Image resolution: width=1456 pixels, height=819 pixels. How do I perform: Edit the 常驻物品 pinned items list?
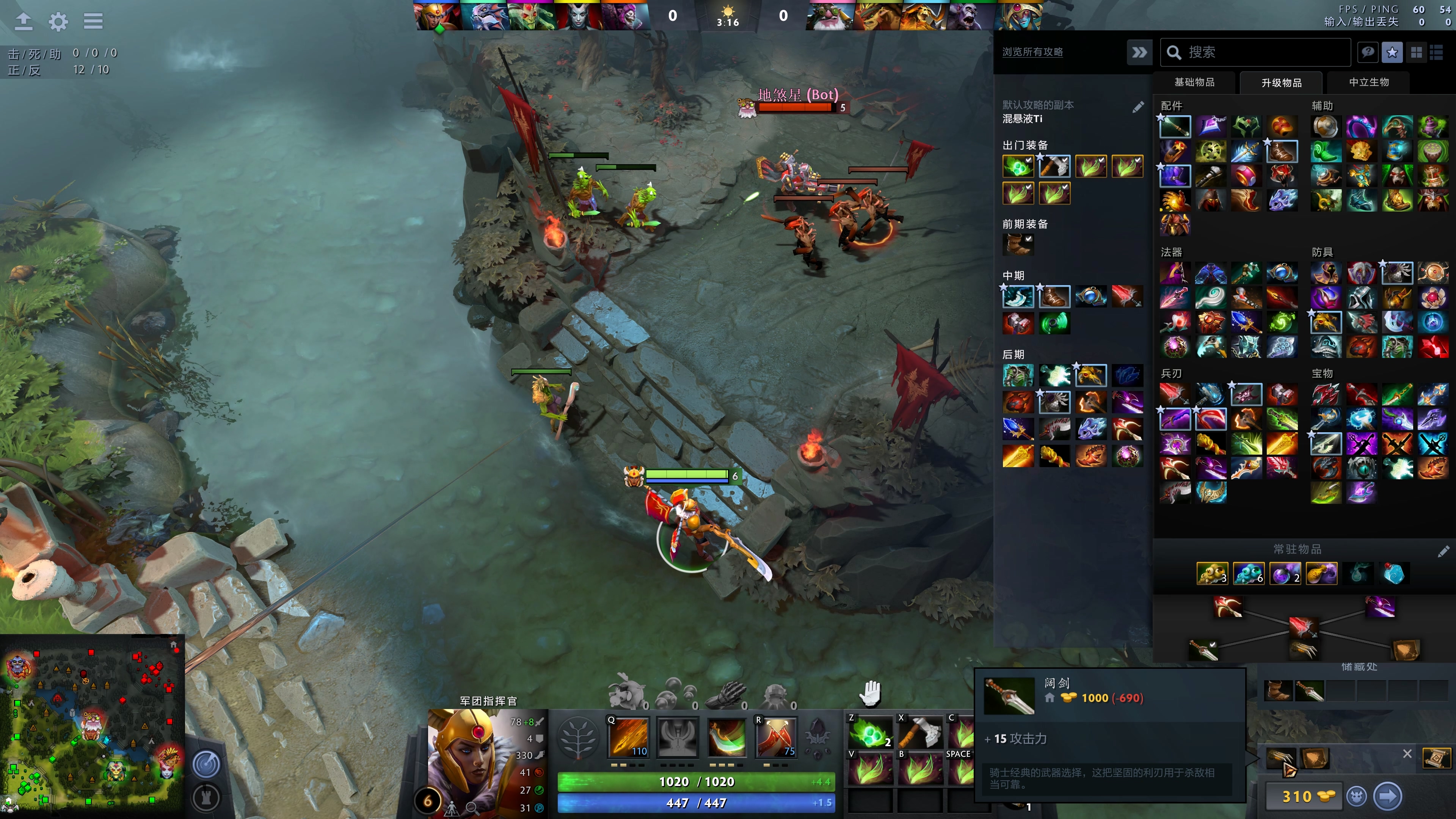click(x=1443, y=551)
